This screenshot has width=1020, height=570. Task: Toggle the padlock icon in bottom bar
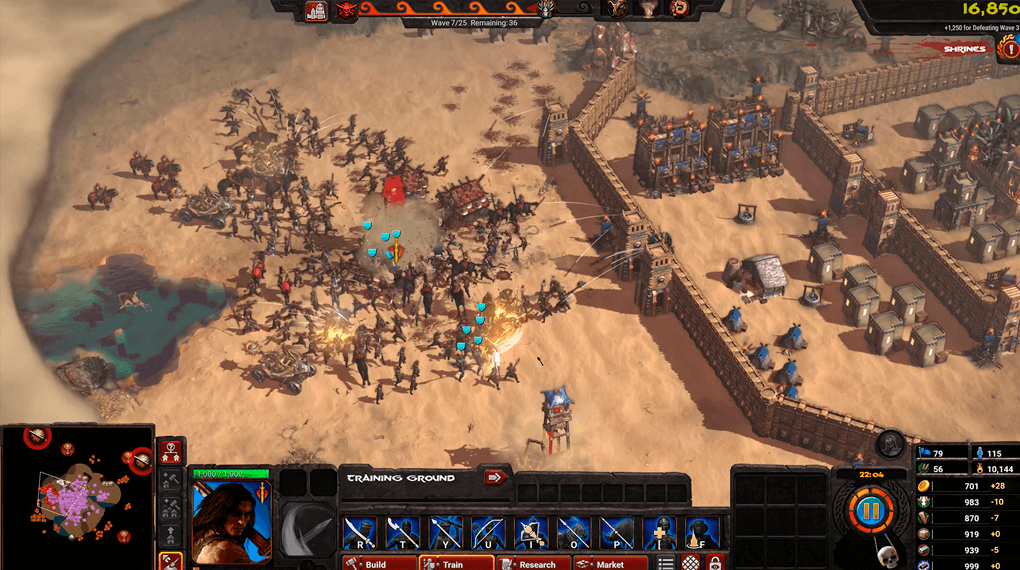pos(715,564)
